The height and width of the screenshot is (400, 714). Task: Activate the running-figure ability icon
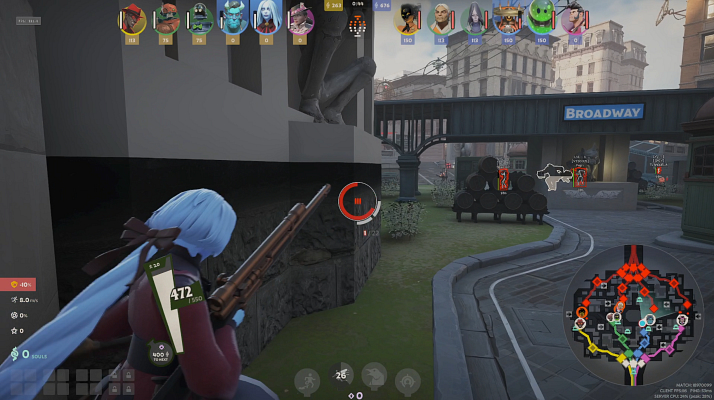[x=308, y=379]
